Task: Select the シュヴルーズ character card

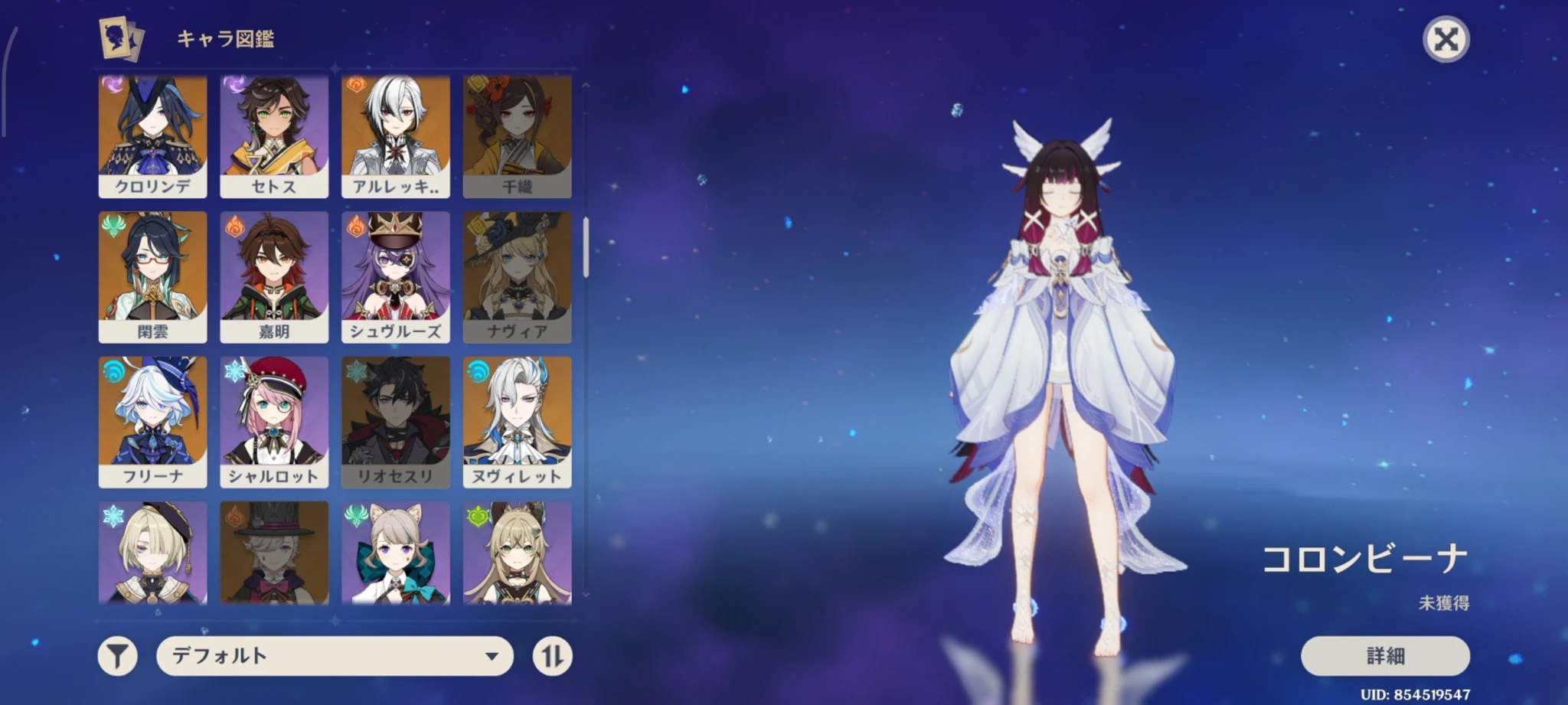Action: pyautogui.click(x=395, y=276)
